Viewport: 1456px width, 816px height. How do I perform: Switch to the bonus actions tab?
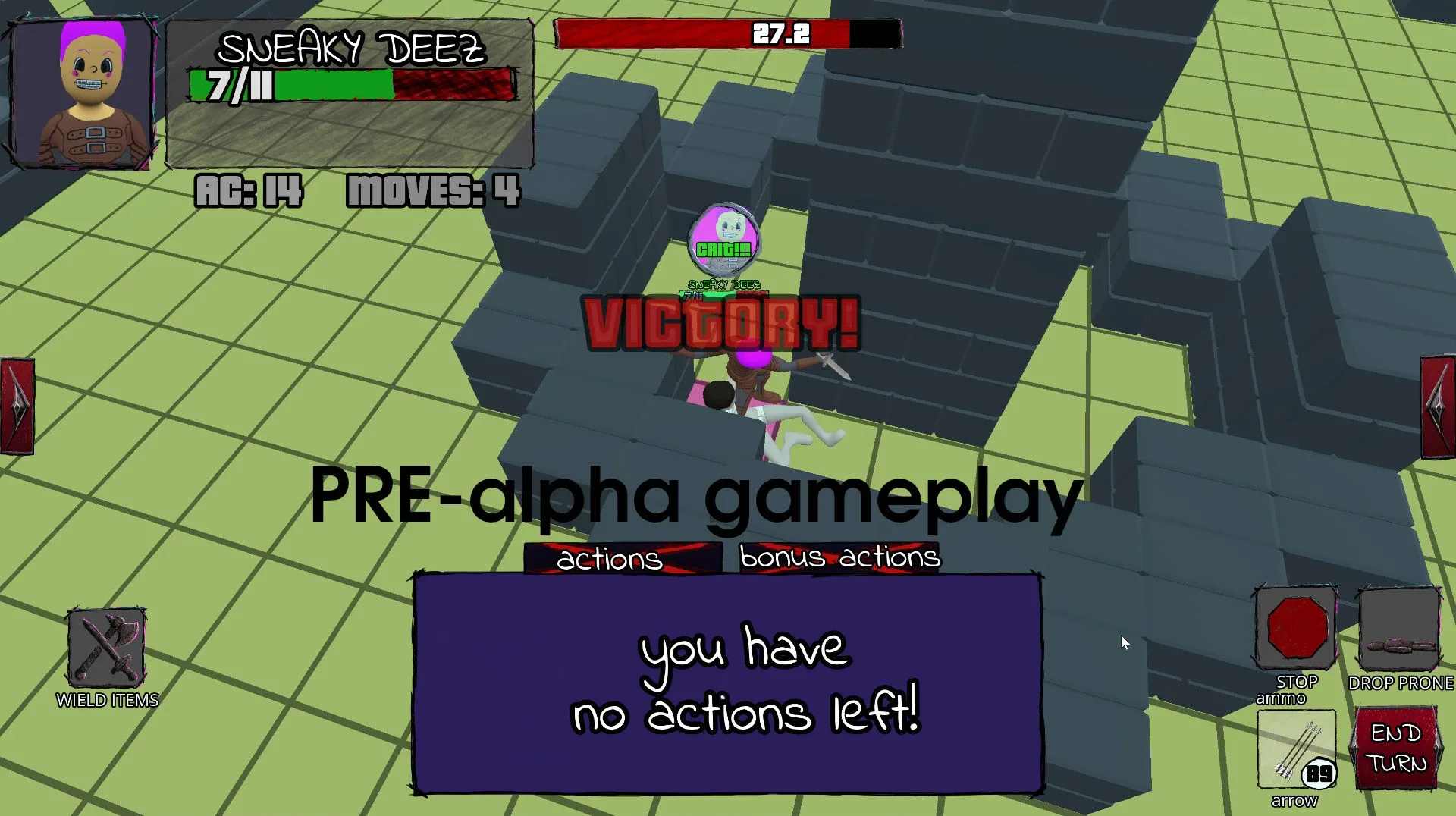pos(839,557)
